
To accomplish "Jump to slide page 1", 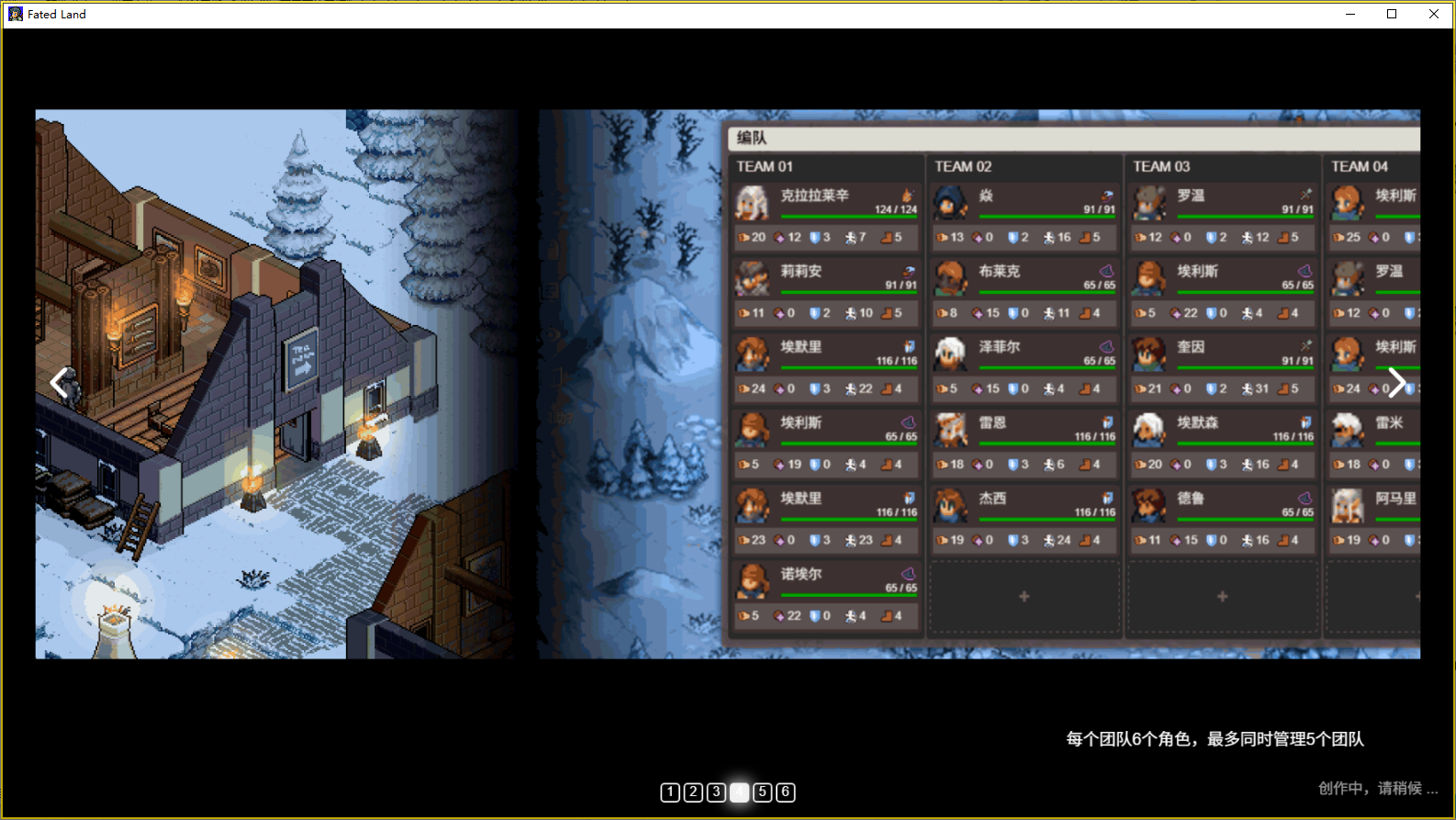I will 670,792.
